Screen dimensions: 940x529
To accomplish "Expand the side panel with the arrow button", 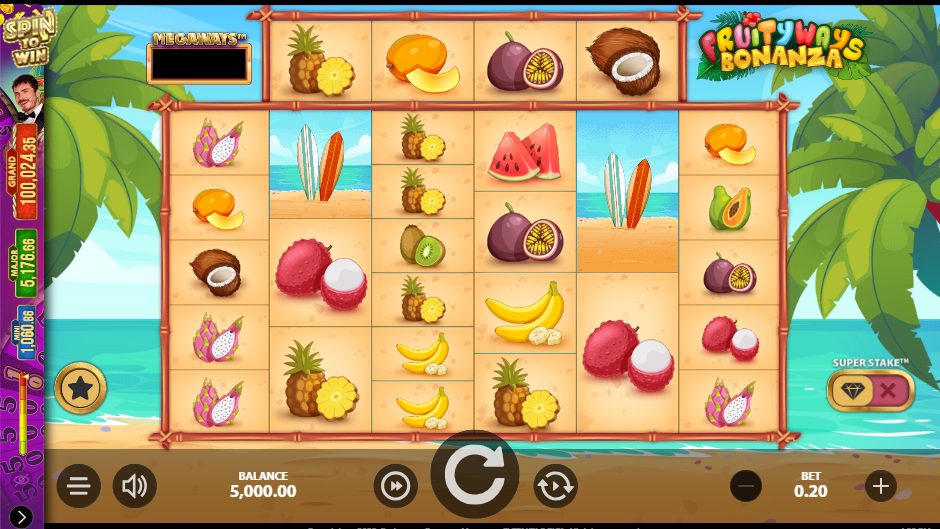I will [x=21, y=516].
